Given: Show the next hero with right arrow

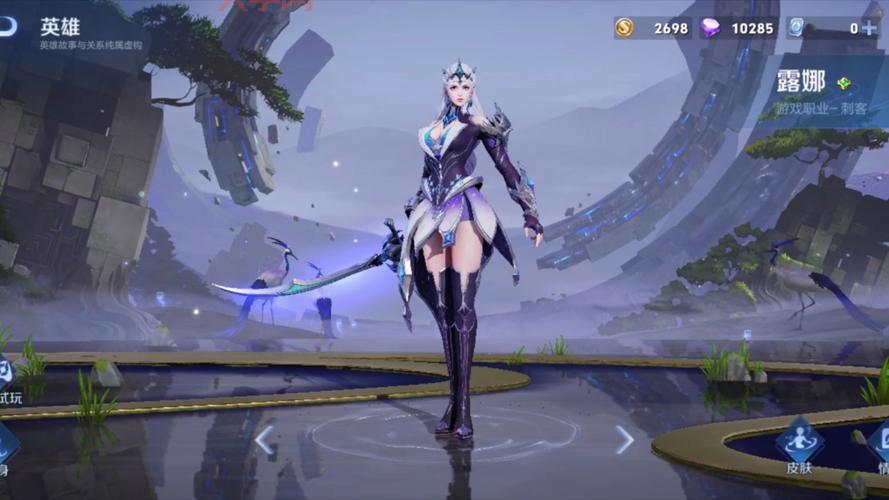Looking at the screenshot, I should coord(624,440).
